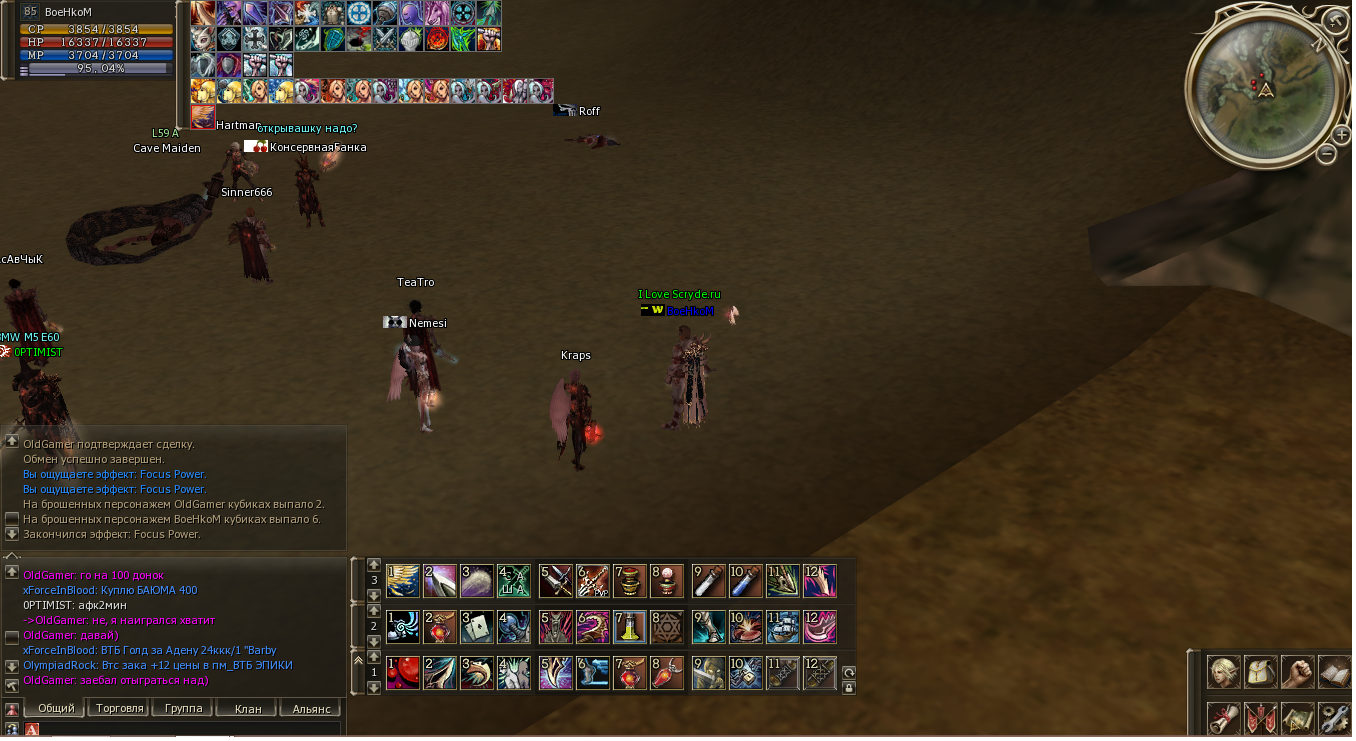The image size is (1356, 741).
Task: Zoom out the minimap with the minus button
Action: [x=1326, y=153]
